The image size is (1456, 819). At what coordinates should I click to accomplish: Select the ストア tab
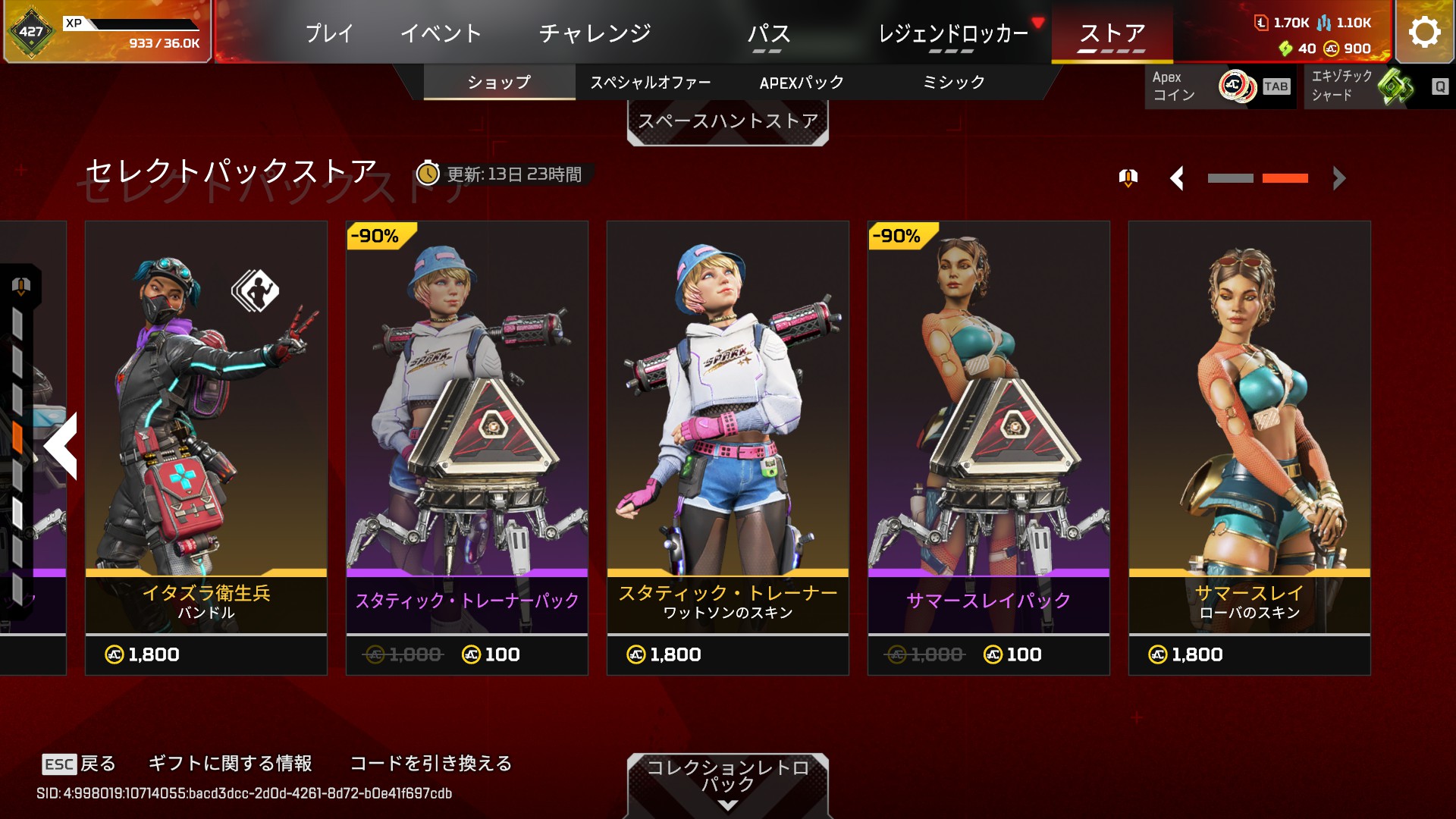(x=1112, y=33)
